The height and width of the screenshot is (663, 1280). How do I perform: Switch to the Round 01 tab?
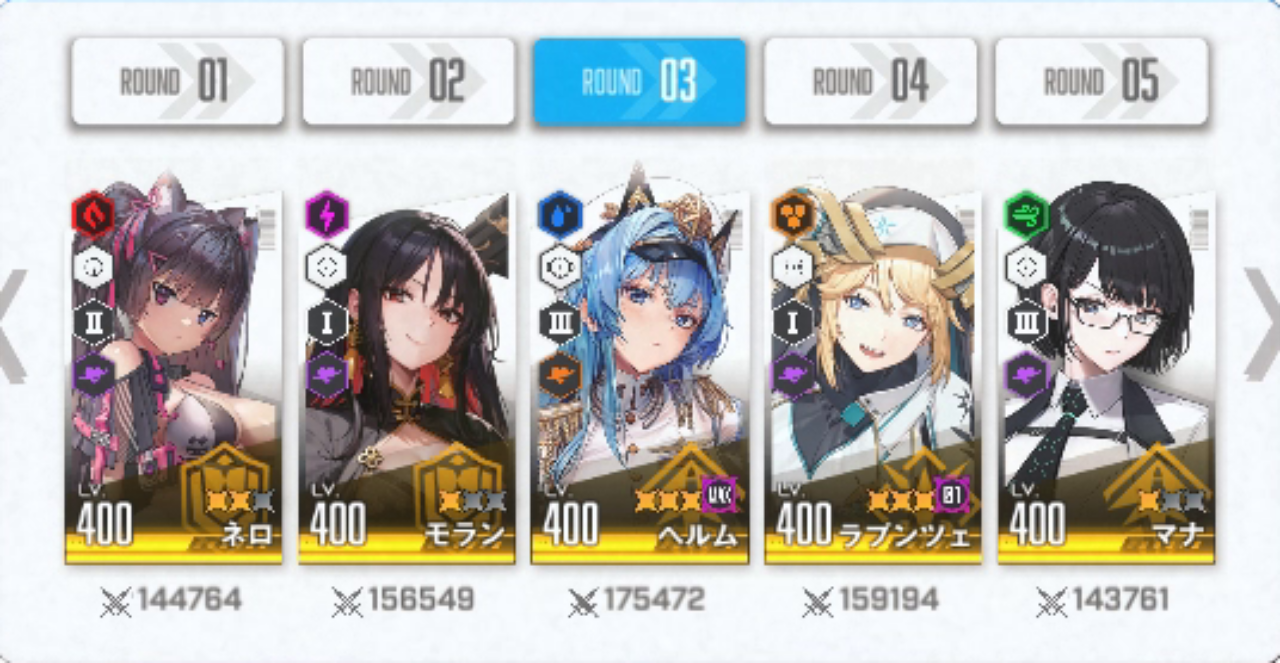177,82
